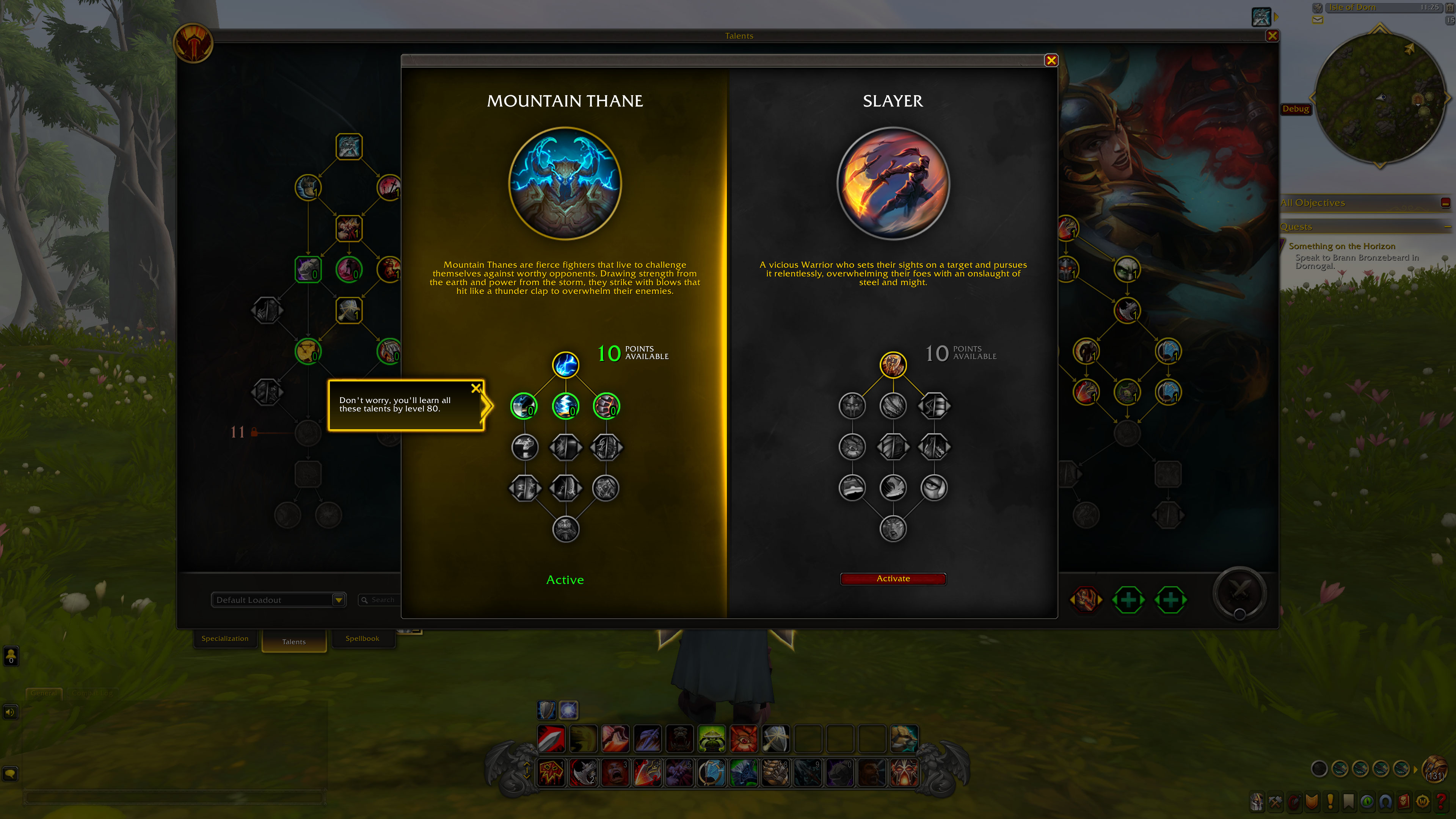The width and height of the screenshot is (1456, 819).
Task: Select the Something on the Horizon quest
Action: [1342, 246]
